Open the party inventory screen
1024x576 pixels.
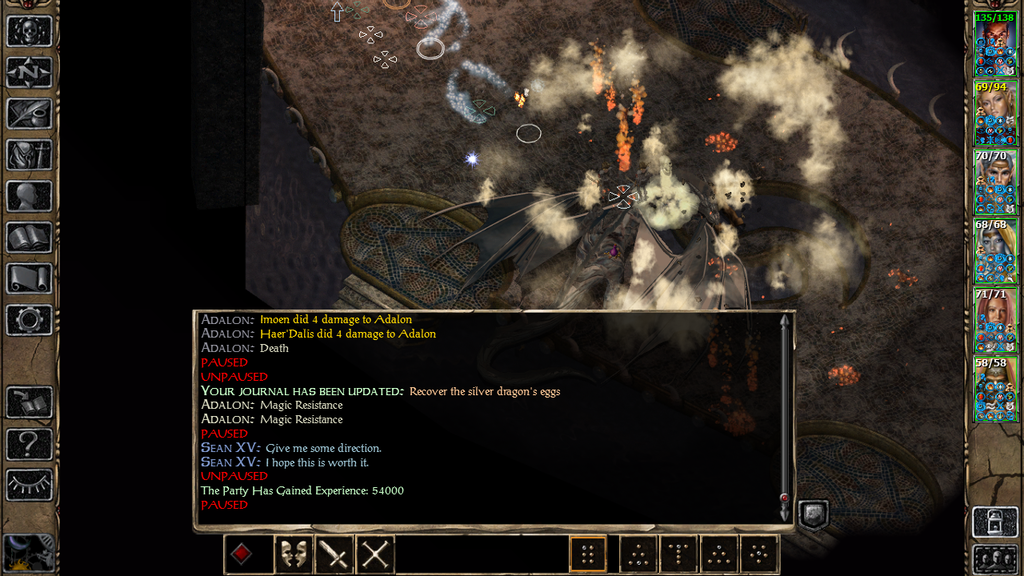pyautogui.click(x=29, y=155)
